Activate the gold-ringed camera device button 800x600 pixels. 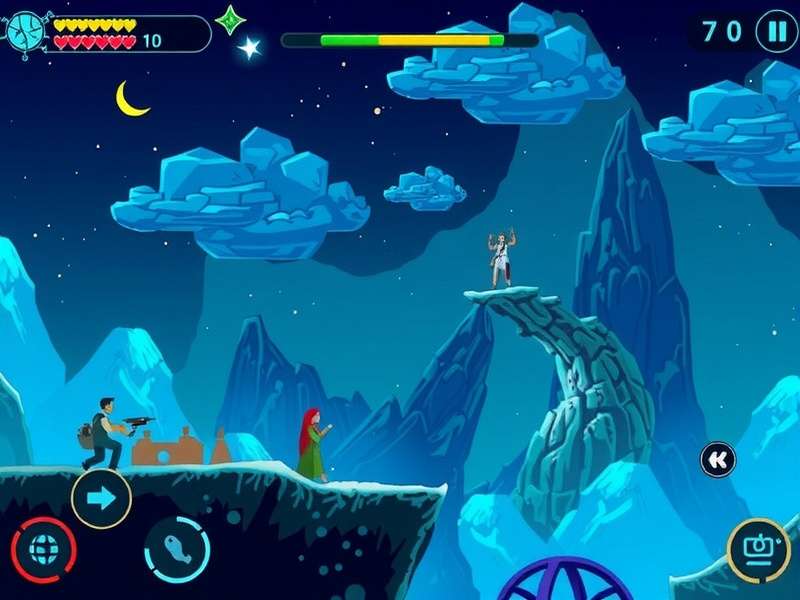(x=758, y=550)
